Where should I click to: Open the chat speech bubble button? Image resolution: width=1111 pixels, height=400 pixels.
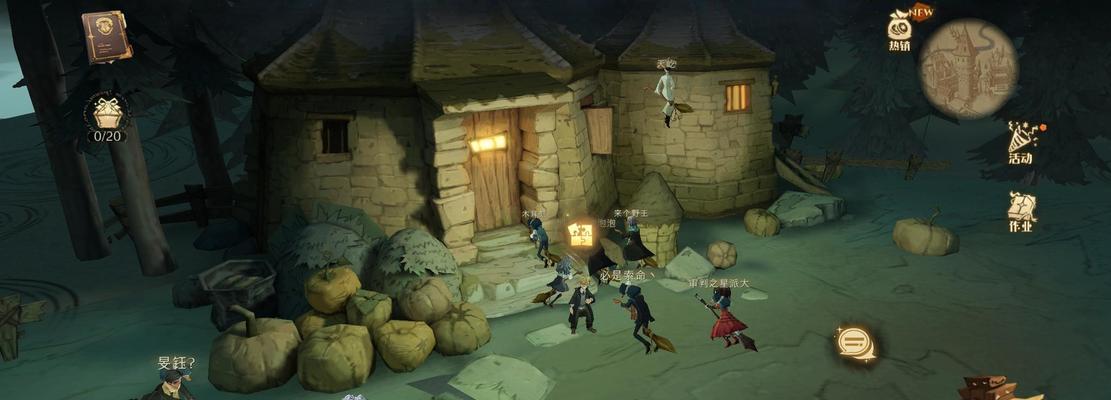(x=855, y=343)
